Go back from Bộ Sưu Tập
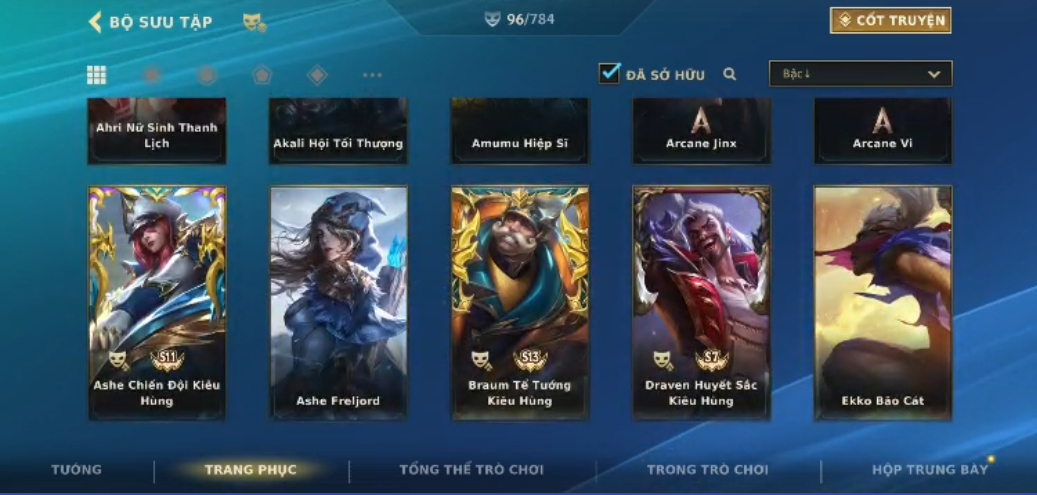Image resolution: width=1037 pixels, height=495 pixels. coord(96,22)
